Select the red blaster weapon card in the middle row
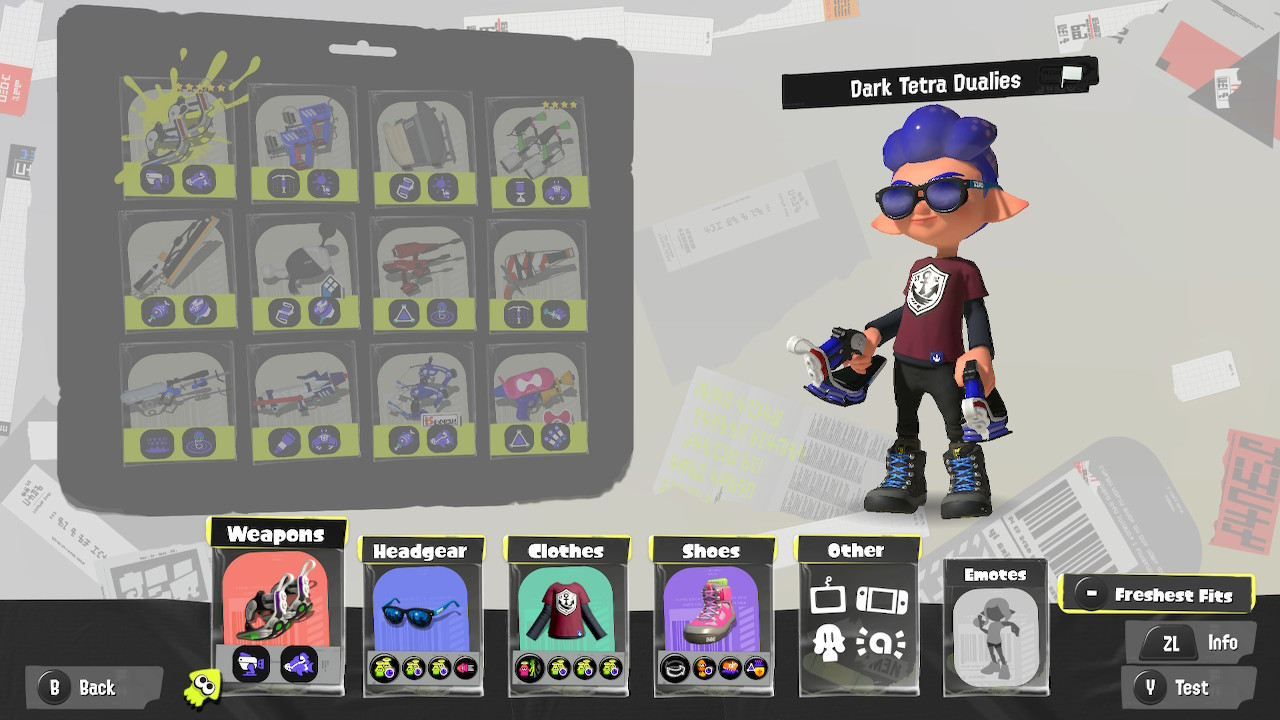The width and height of the screenshot is (1280, 720). 422,270
